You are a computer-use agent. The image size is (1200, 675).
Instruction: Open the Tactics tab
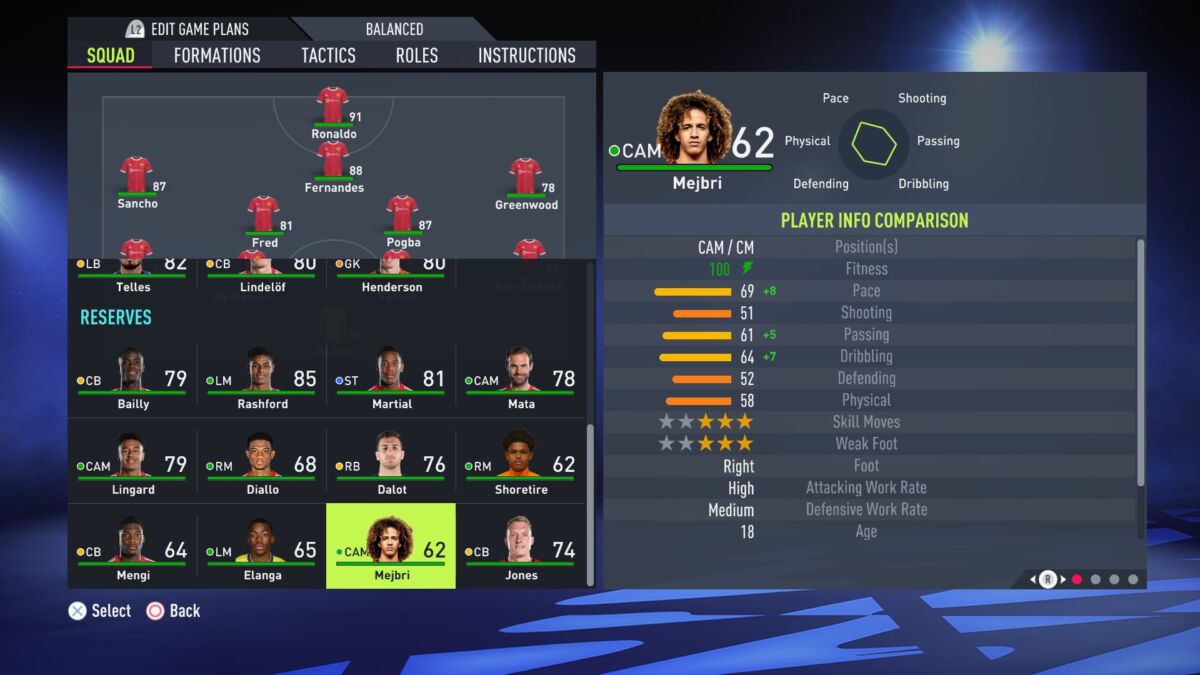[x=328, y=55]
